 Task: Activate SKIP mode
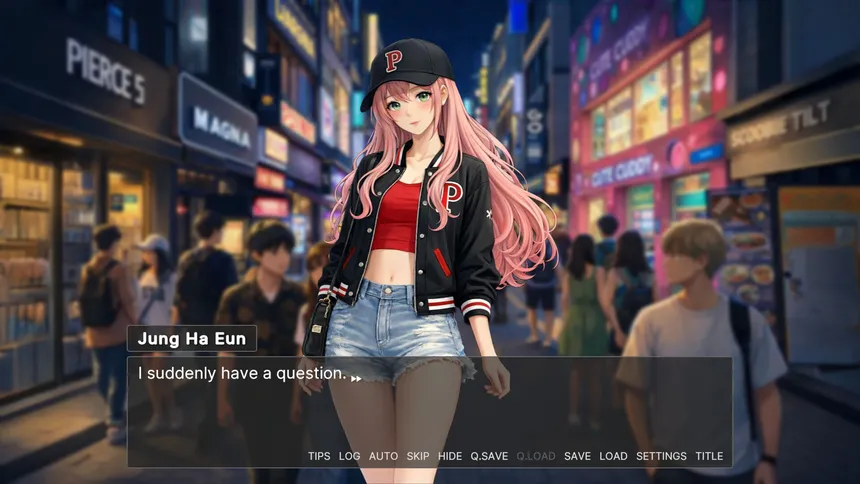tap(418, 456)
